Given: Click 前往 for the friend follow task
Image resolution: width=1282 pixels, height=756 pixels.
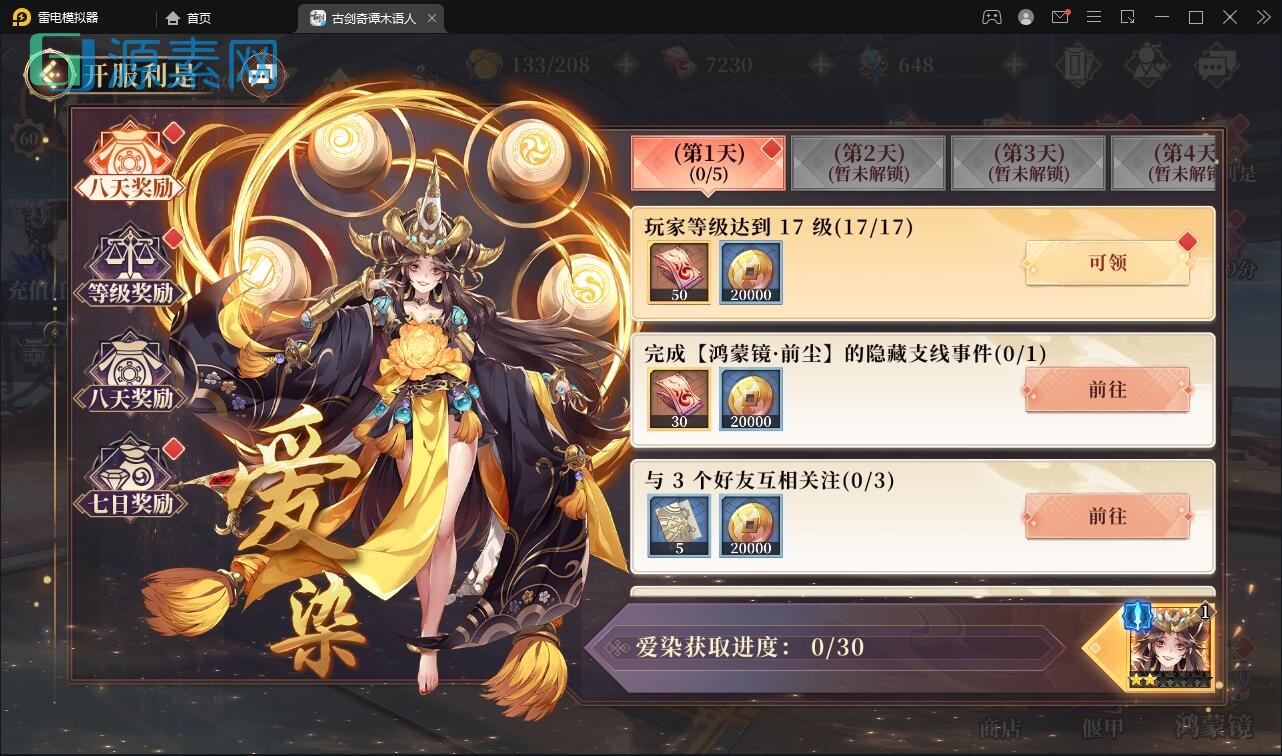Looking at the screenshot, I should pos(1106,517).
